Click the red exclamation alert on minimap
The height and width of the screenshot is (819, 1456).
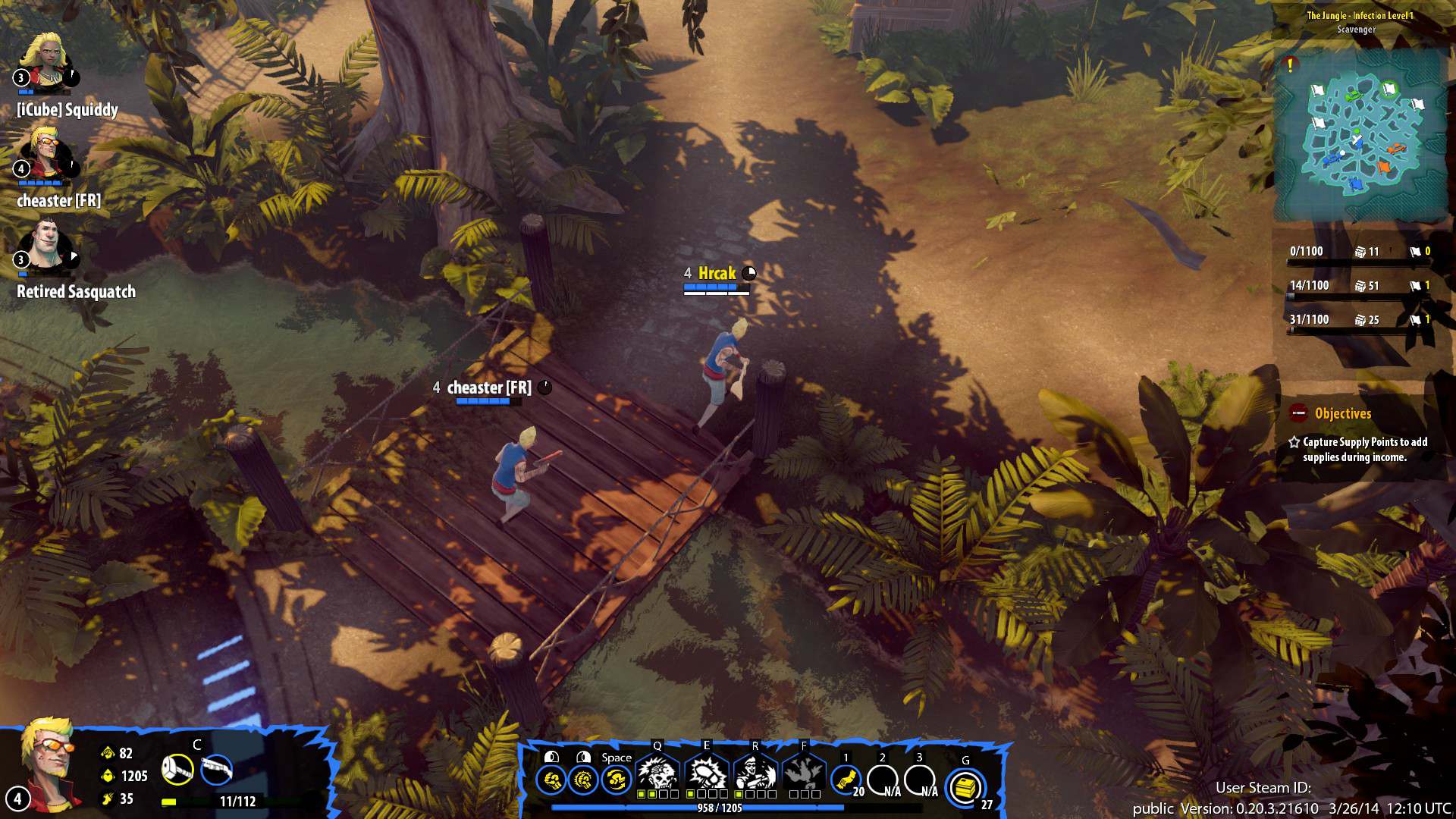1290,65
